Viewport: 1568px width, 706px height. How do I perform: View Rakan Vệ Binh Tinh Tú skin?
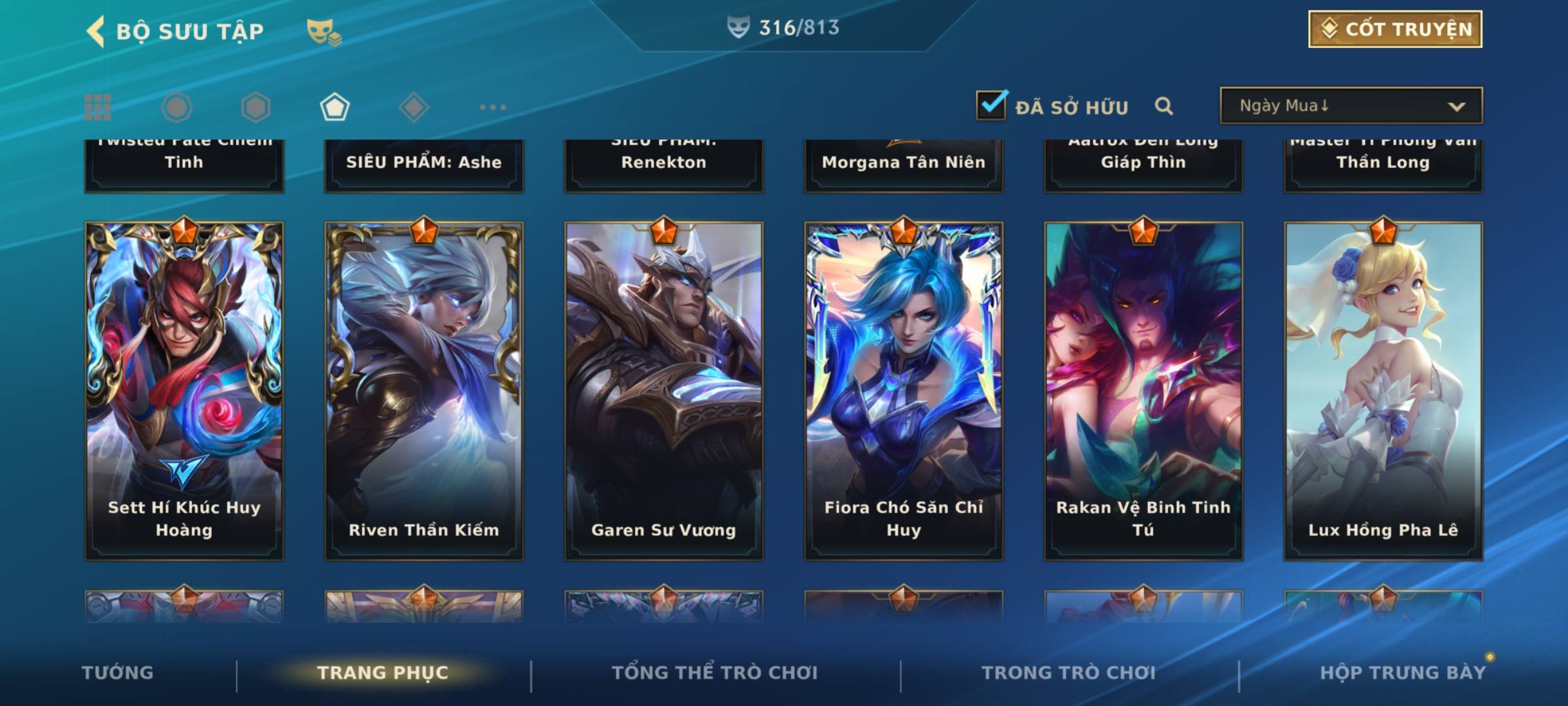tap(1143, 391)
